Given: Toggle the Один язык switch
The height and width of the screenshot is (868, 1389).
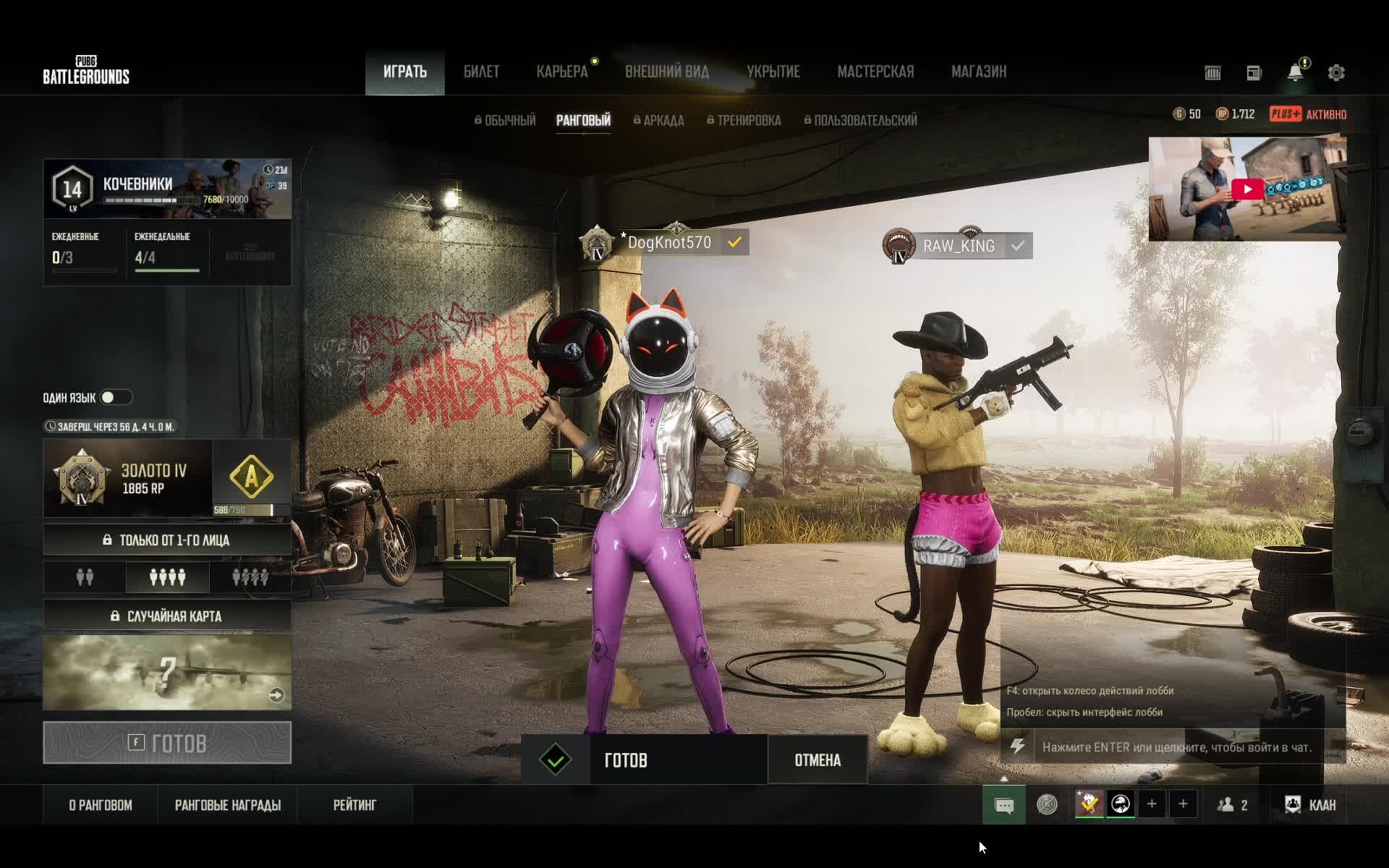Looking at the screenshot, I should 116,397.
